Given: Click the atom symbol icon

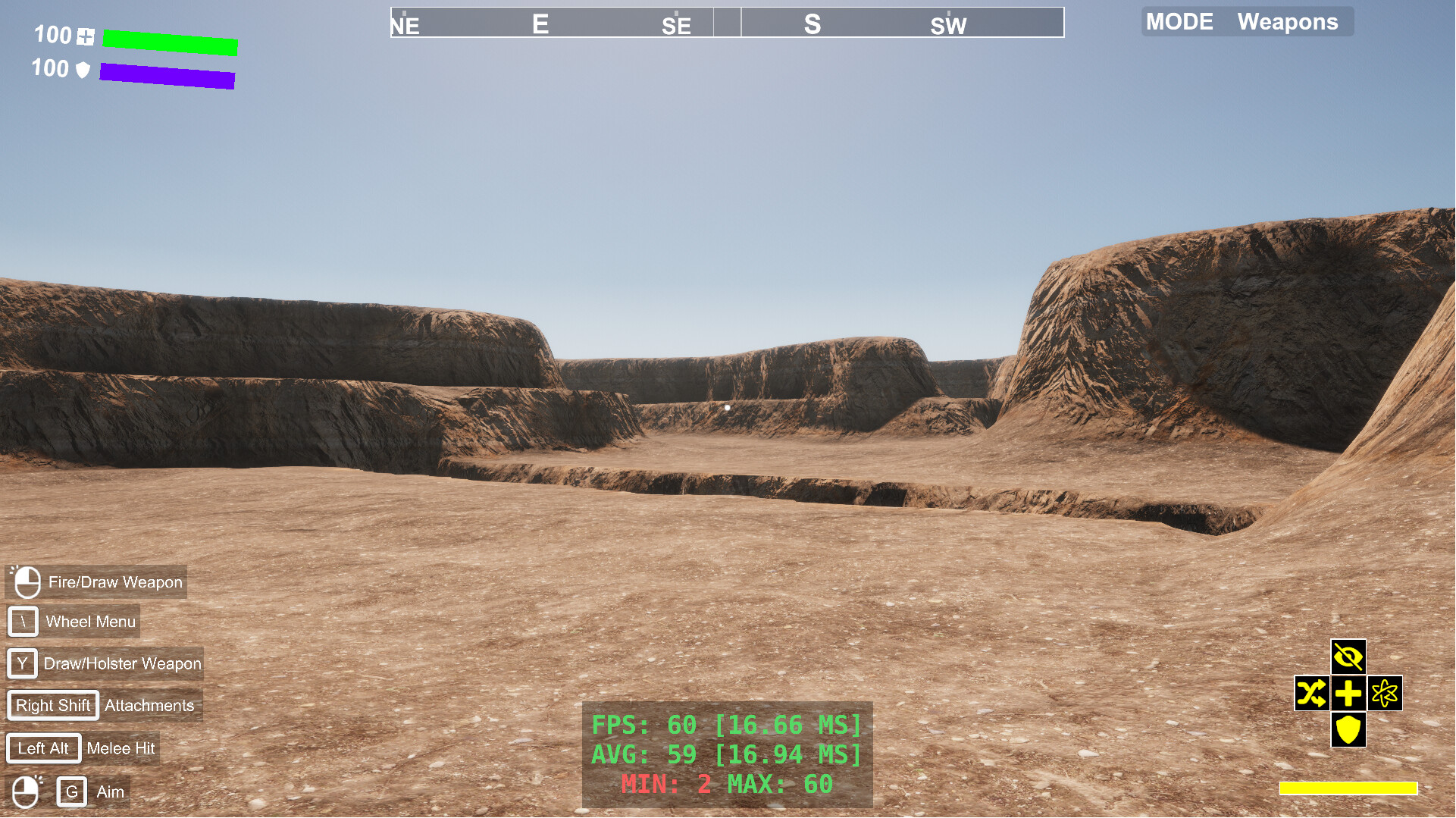Looking at the screenshot, I should tap(1385, 693).
